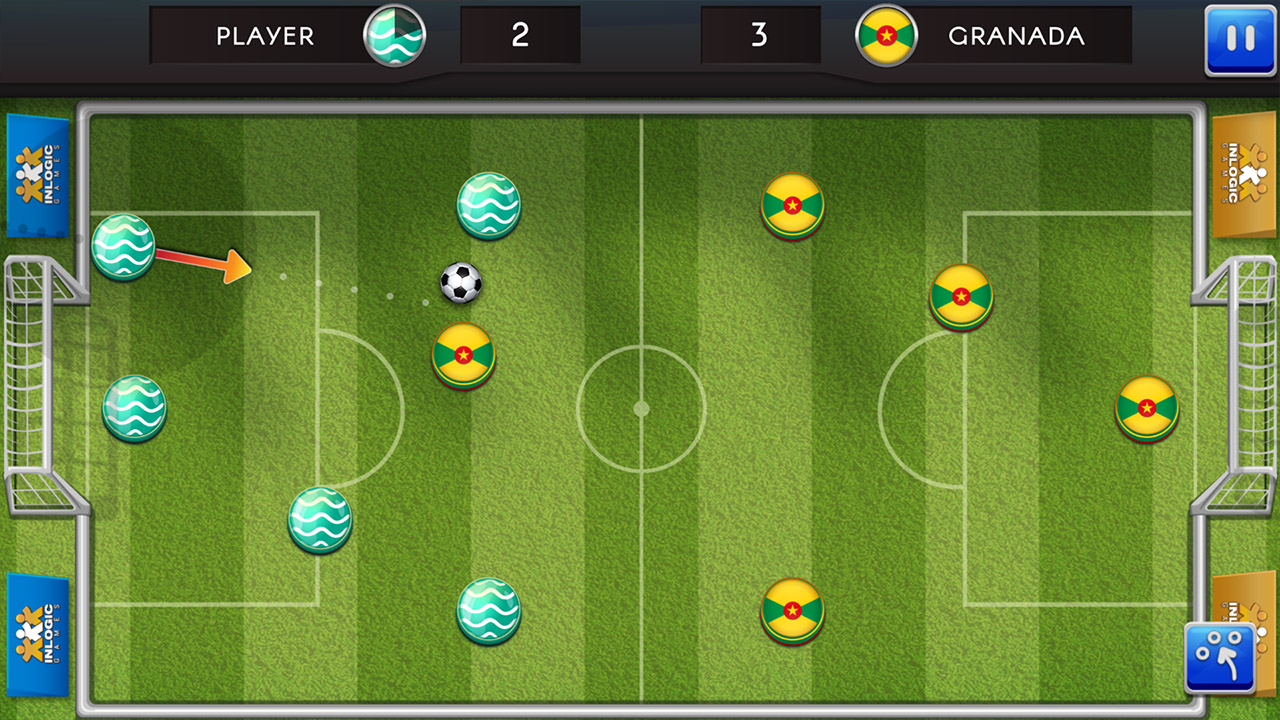1280x720 pixels.
Task: Click the Player score box showing 2
Action: tap(520, 35)
